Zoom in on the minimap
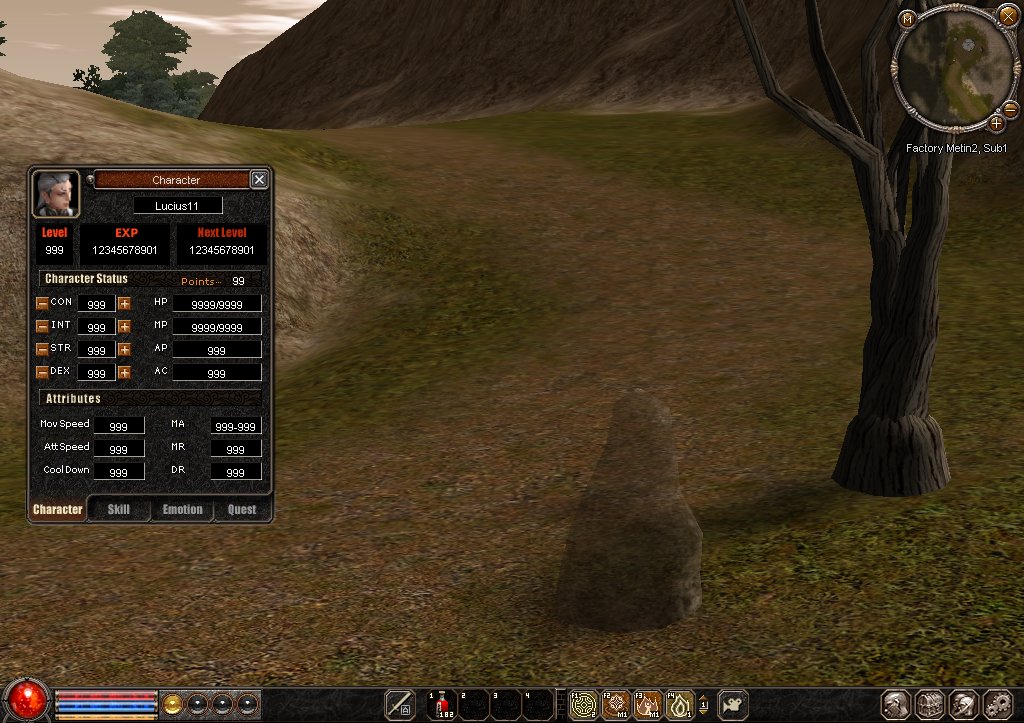The image size is (1024, 723). tap(996, 123)
